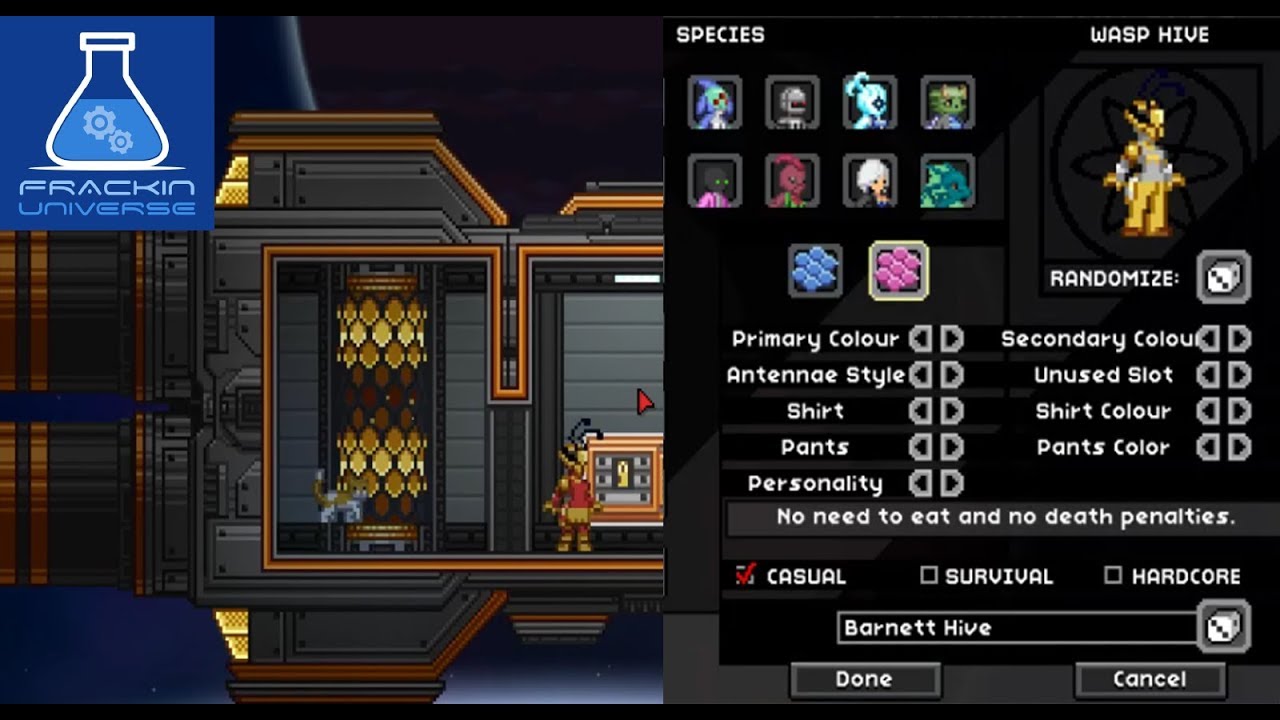Cancel character creation
The width and height of the screenshot is (1280, 720).
click(x=1149, y=680)
